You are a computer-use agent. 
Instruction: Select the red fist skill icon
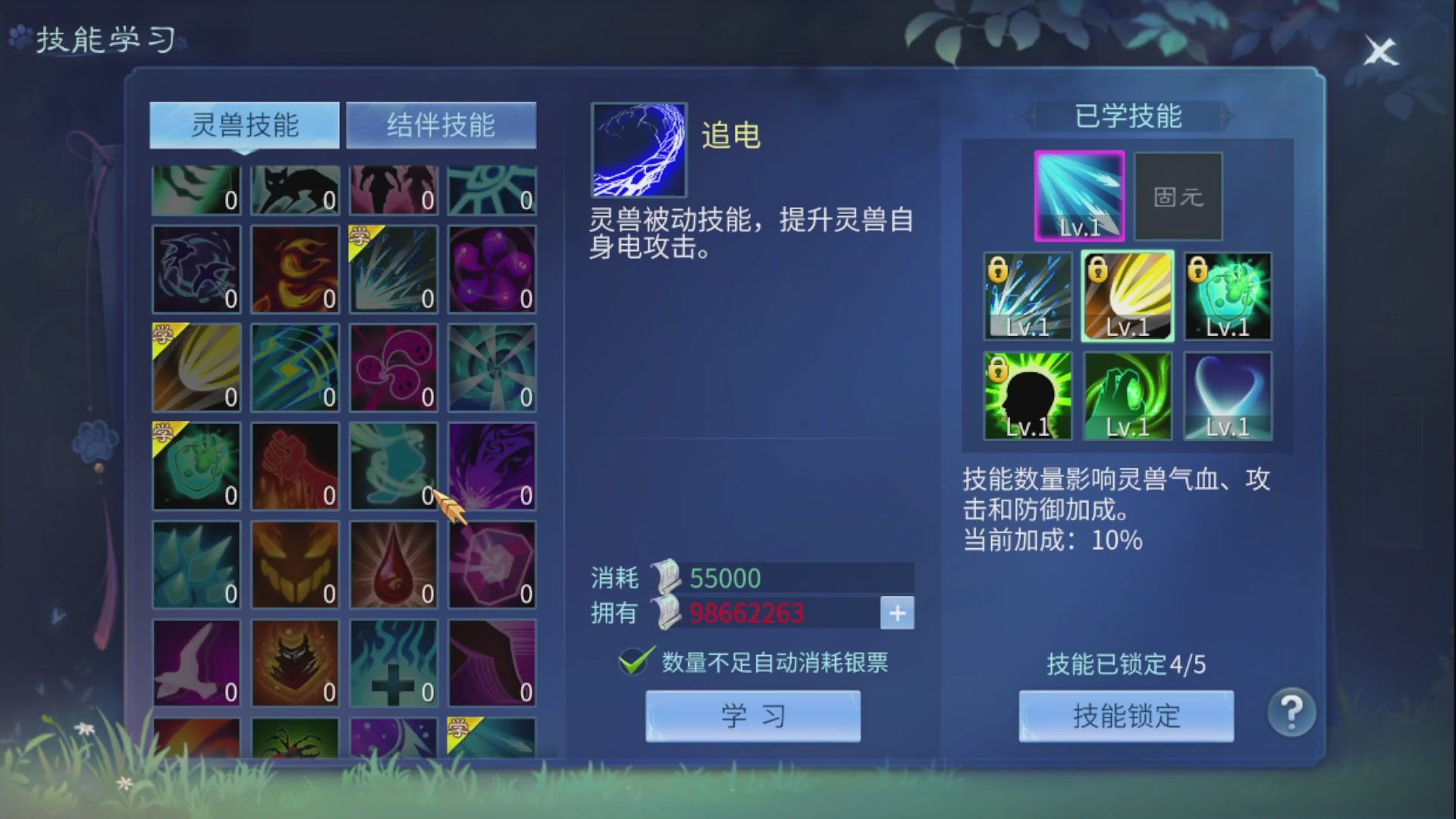pos(294,466)
